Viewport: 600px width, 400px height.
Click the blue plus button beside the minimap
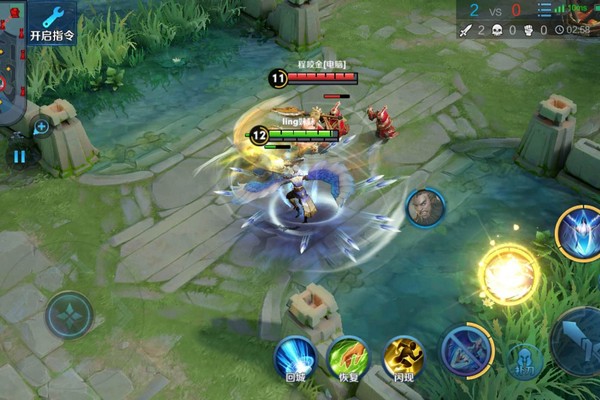[41, 127]
